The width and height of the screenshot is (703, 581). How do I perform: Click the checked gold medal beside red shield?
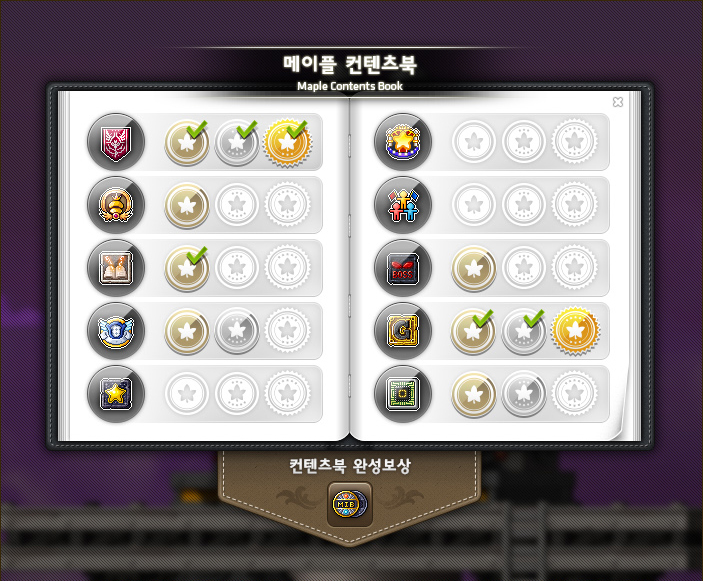286,143
